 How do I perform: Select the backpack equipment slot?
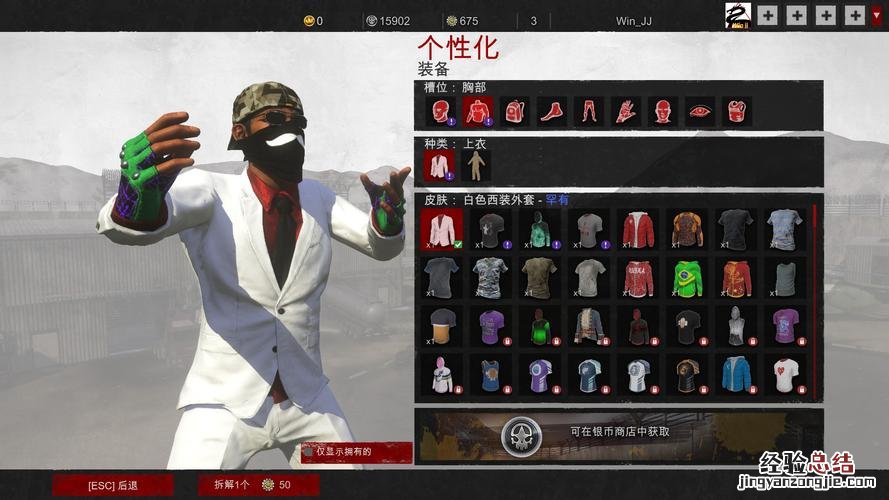[x=516, y=111]
